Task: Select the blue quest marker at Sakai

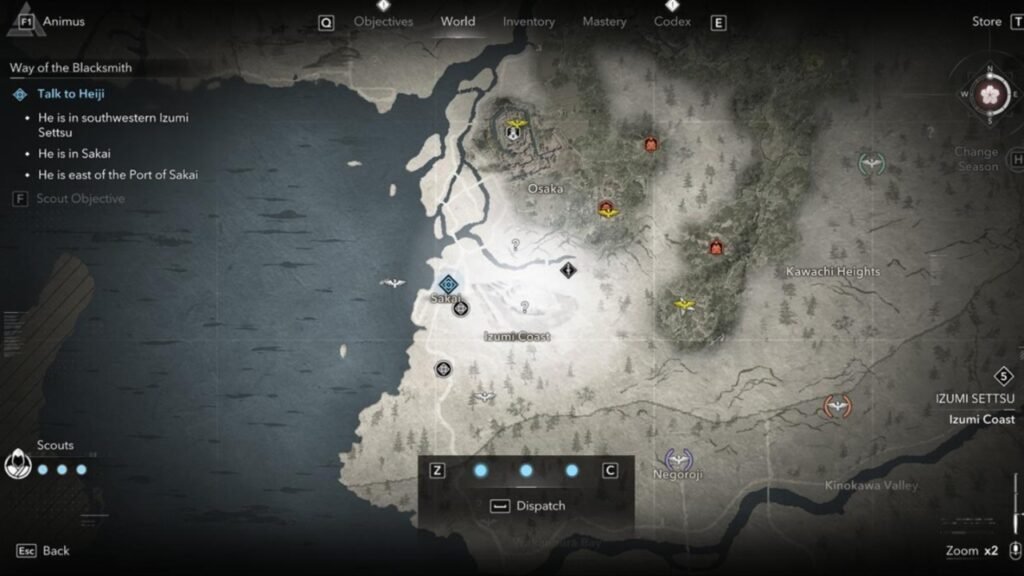Action: click(x=448, y=285)
